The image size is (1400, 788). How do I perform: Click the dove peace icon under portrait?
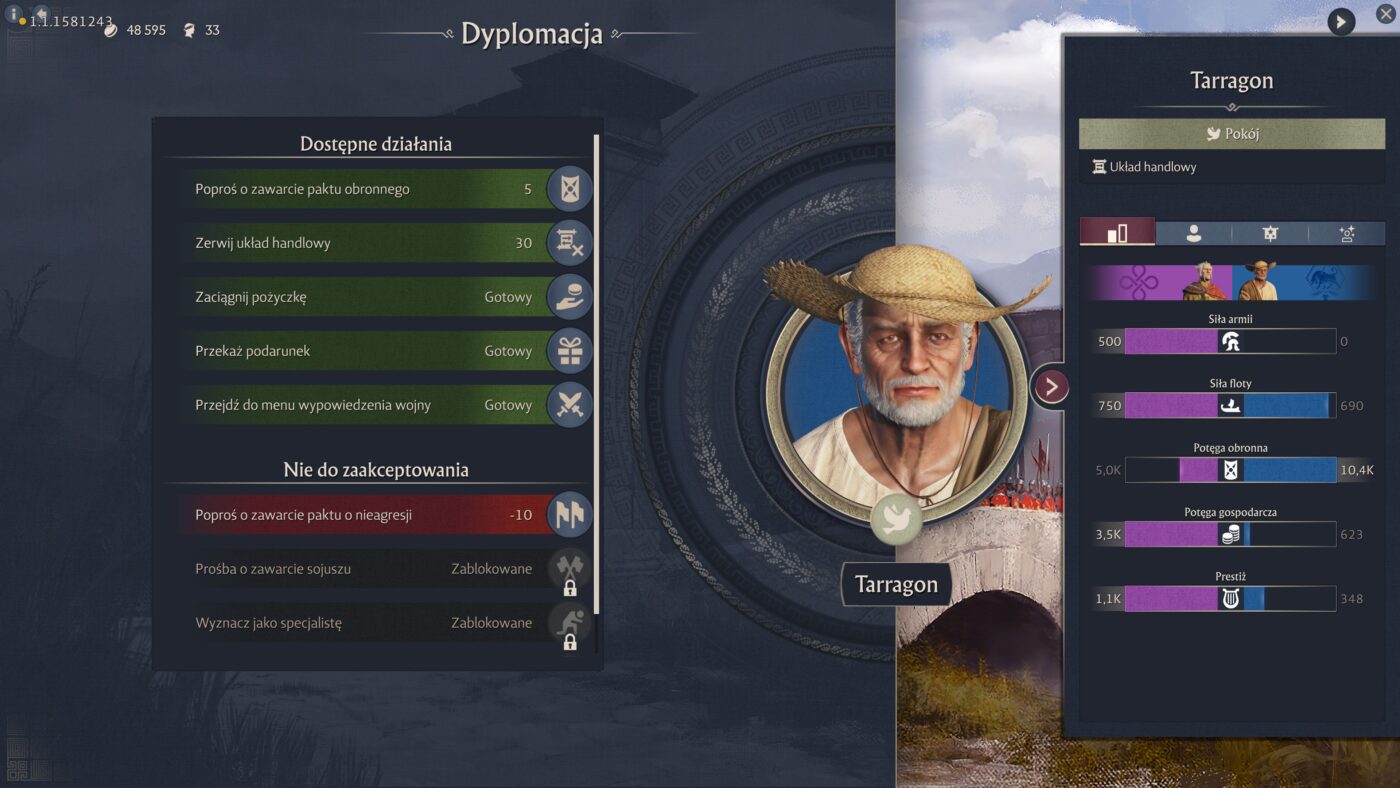(x=895, y=520)
